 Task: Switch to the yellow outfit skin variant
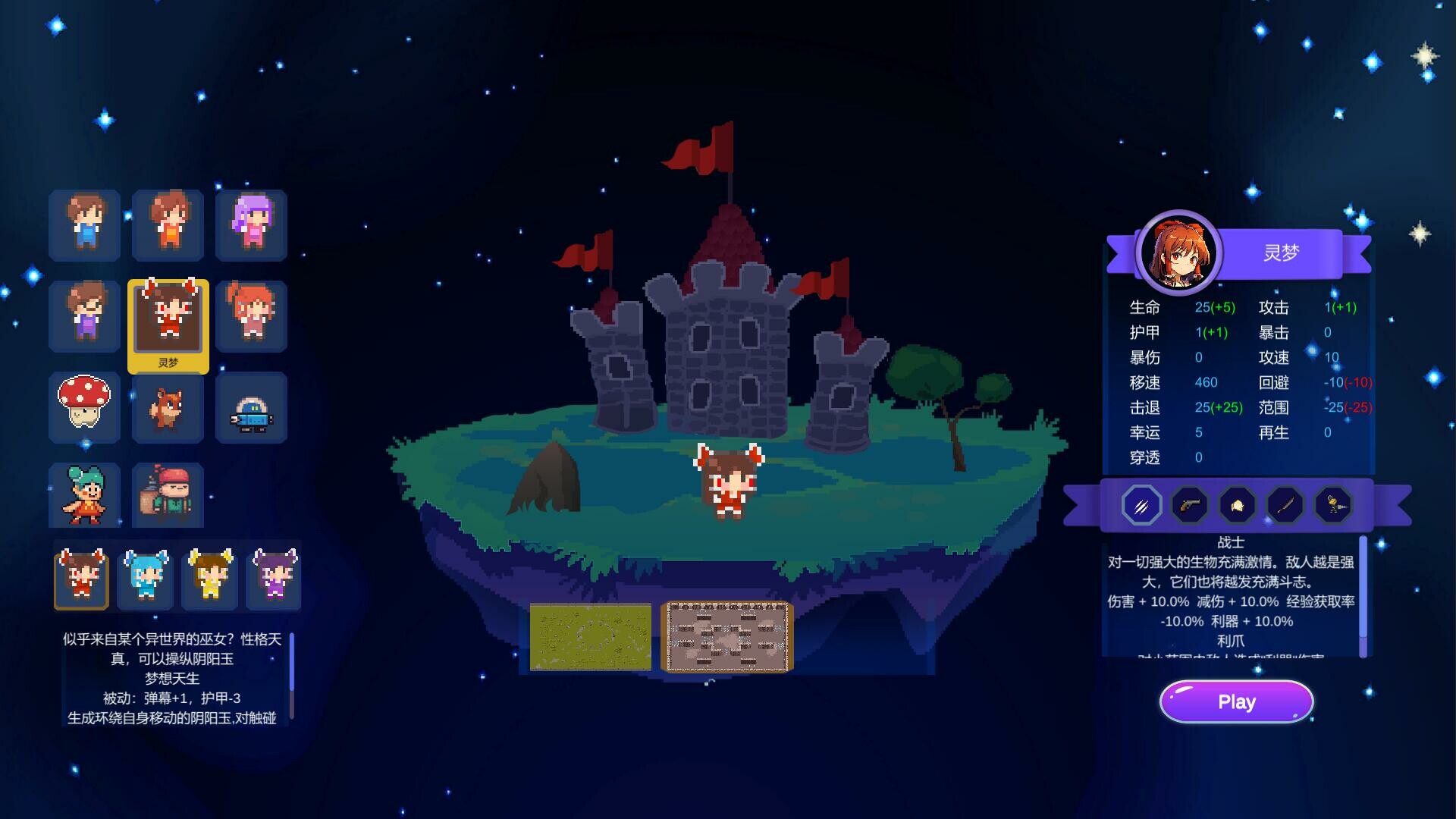pos(209,578)
